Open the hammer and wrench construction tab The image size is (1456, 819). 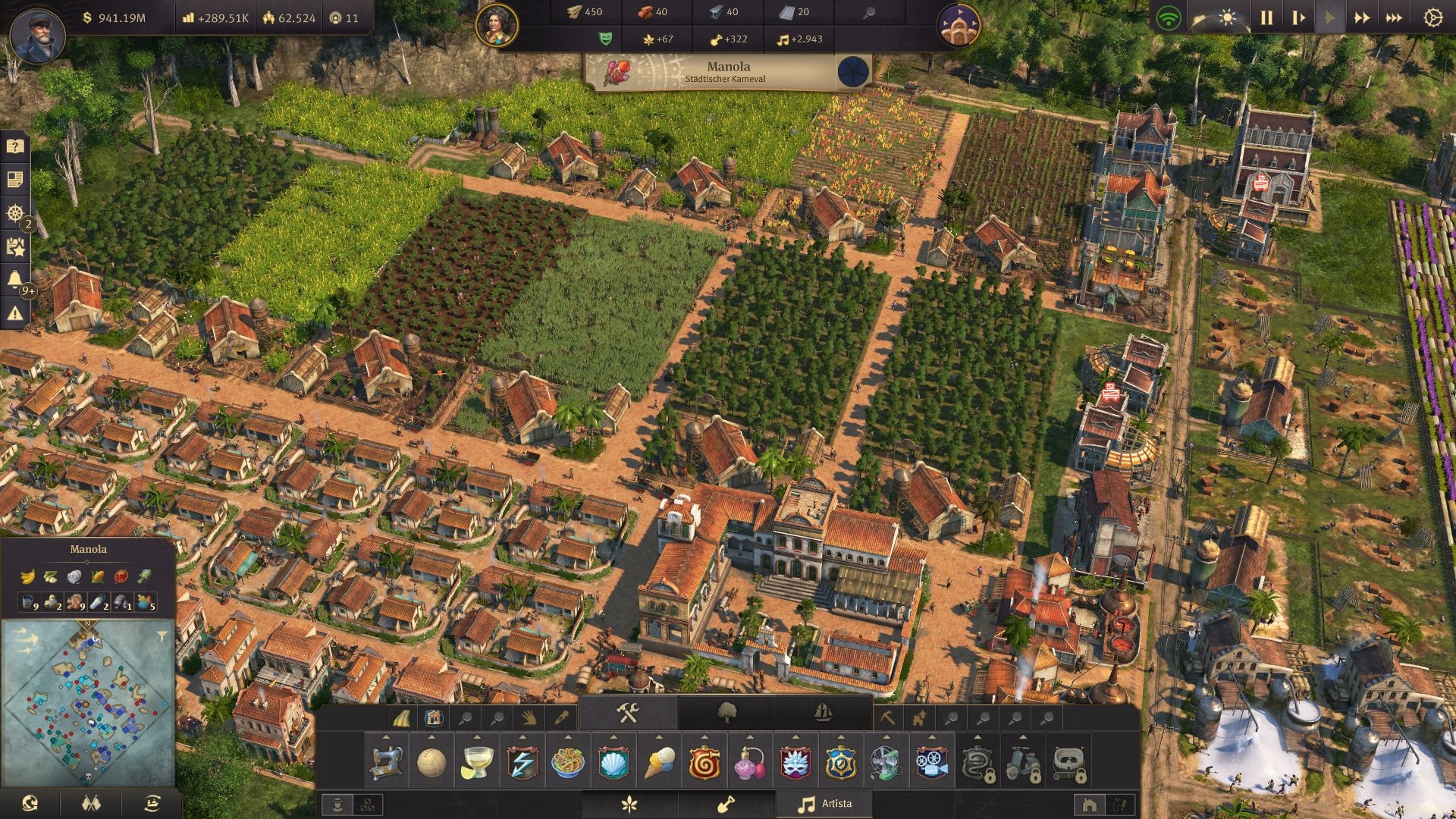(628, 713)
